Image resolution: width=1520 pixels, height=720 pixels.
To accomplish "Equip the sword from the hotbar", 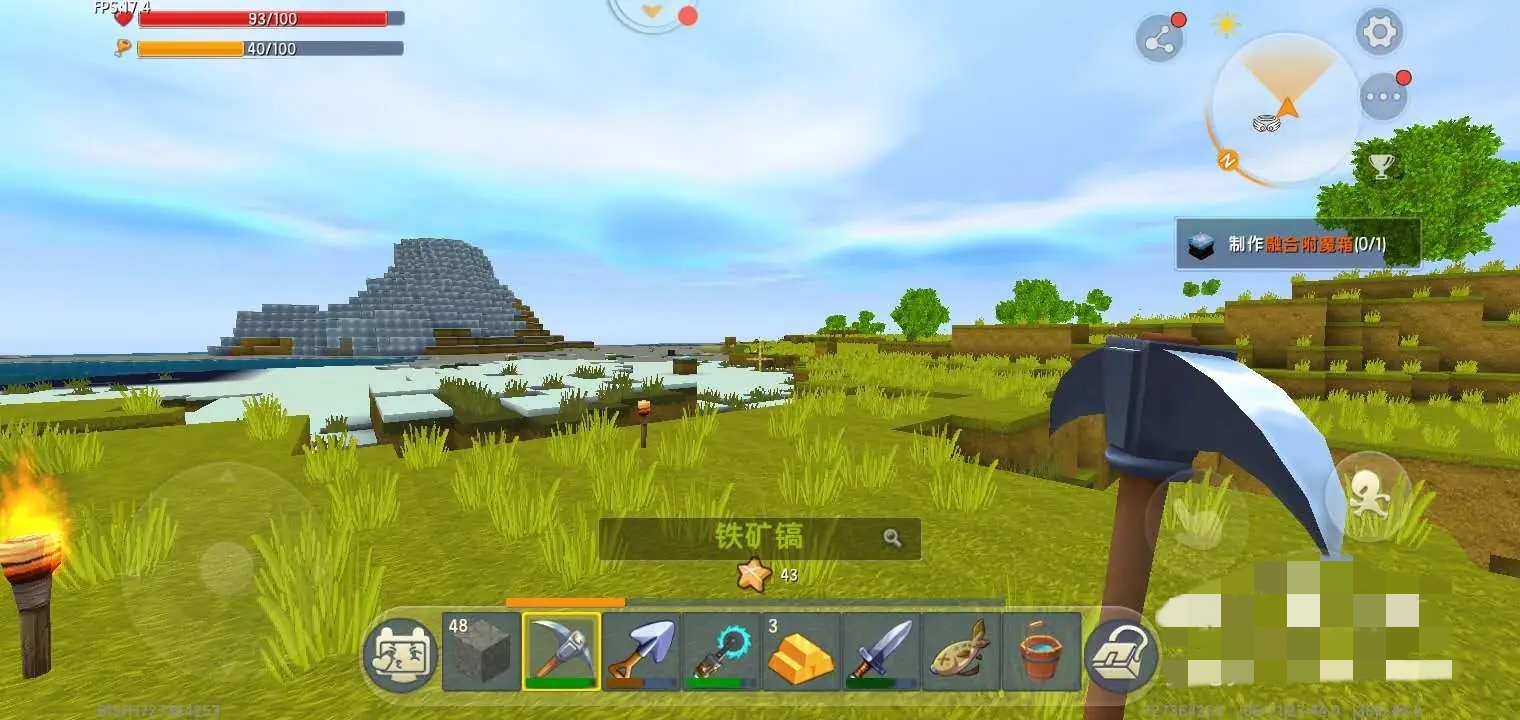I will click(x=881, y=651).
